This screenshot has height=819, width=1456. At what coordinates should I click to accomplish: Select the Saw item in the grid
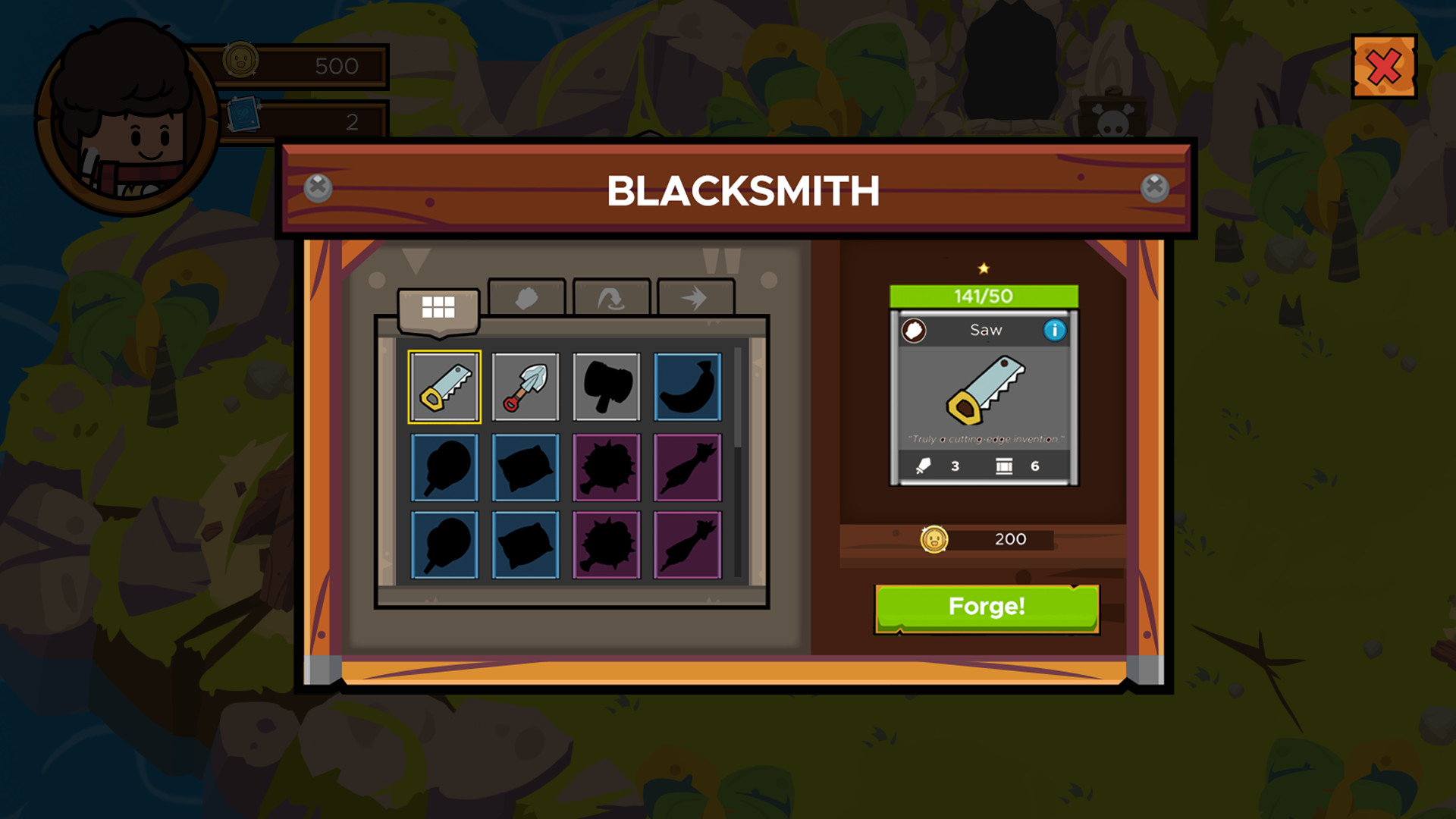(x=445, y=387)
